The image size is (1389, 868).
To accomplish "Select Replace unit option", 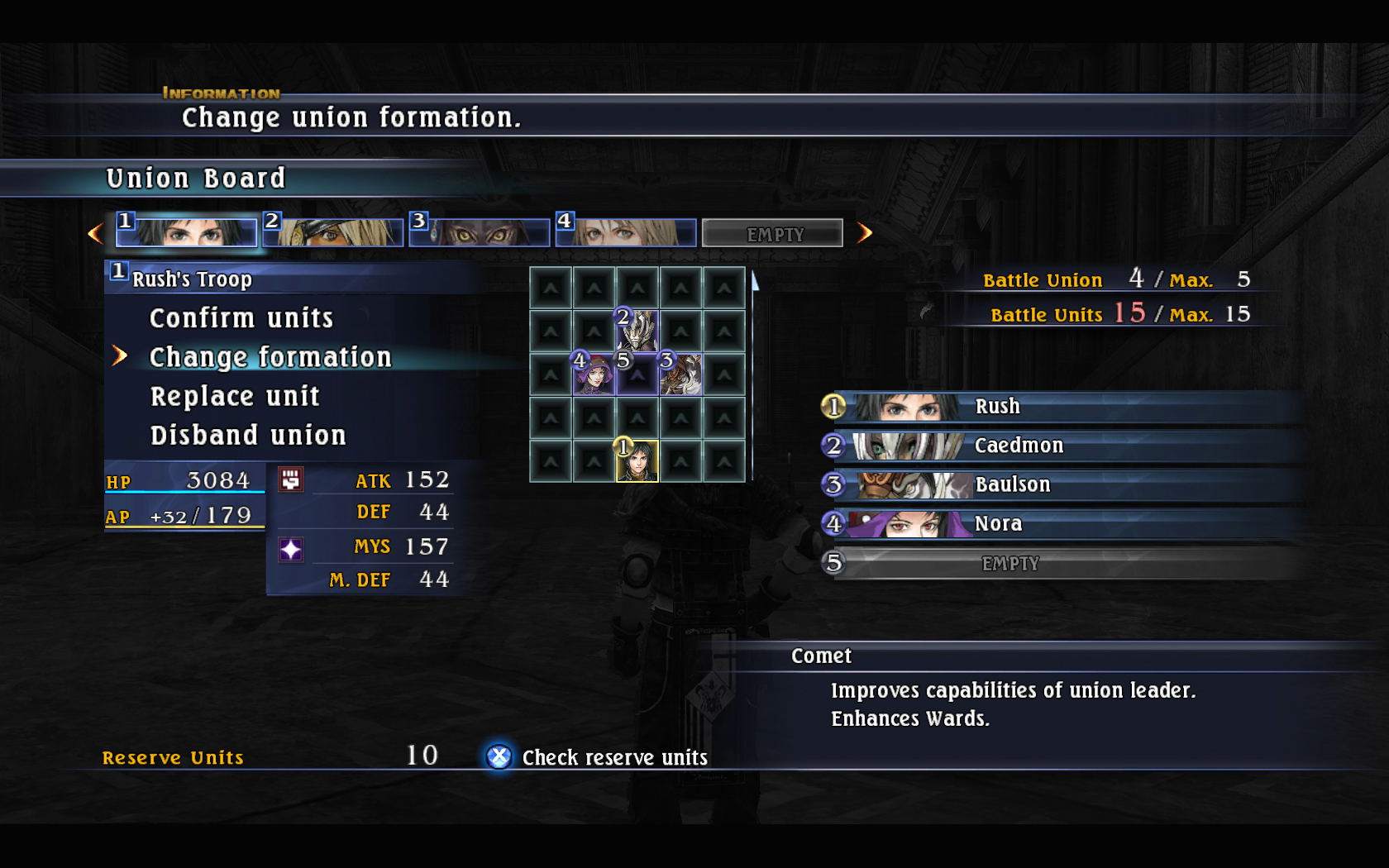I will pyautogui.click(x=235, y=397).
